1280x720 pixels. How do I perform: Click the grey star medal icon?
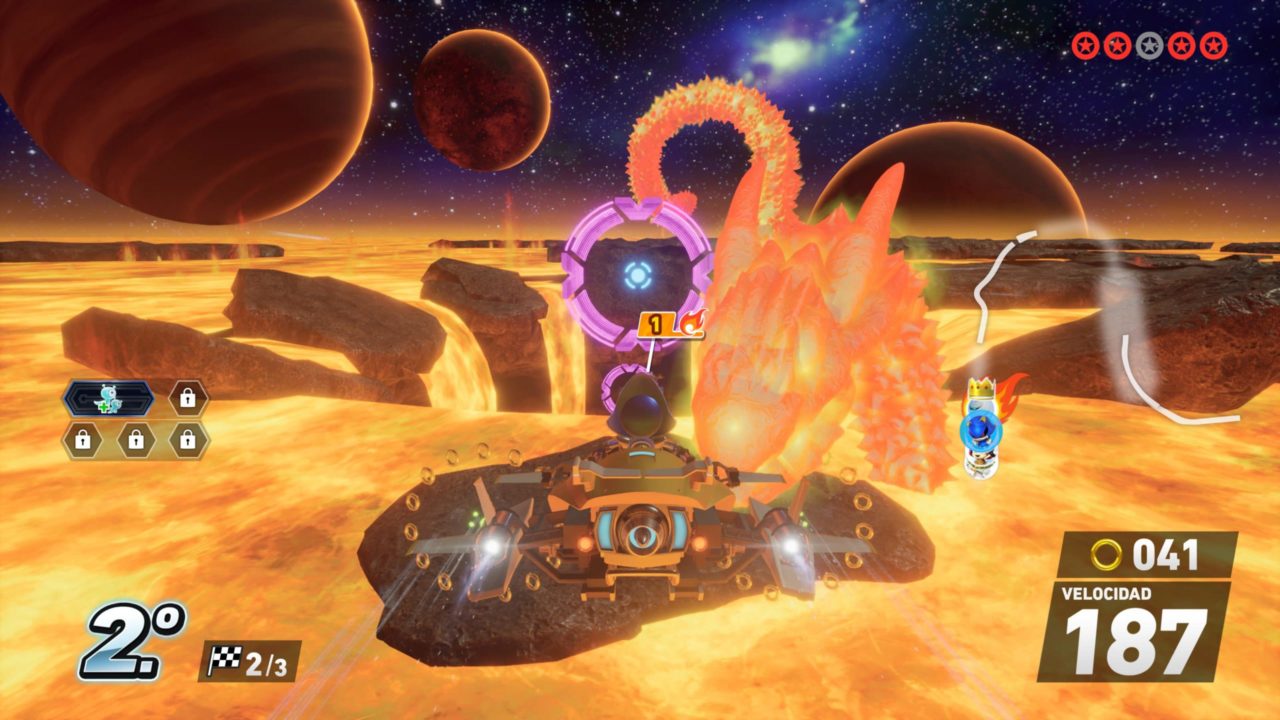click(1149, 46)
